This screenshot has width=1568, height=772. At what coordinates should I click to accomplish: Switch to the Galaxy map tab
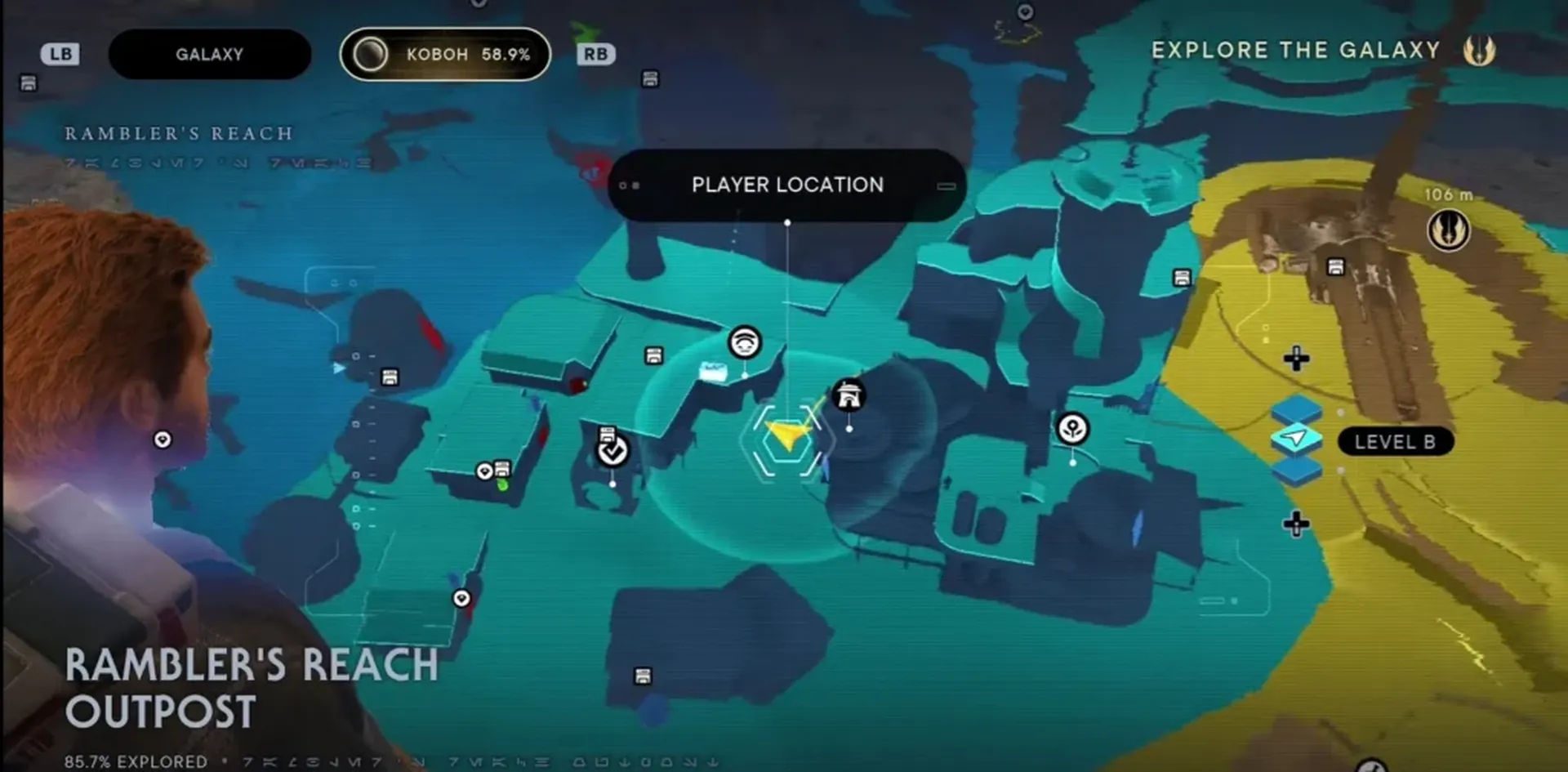[x=209, y=55]
